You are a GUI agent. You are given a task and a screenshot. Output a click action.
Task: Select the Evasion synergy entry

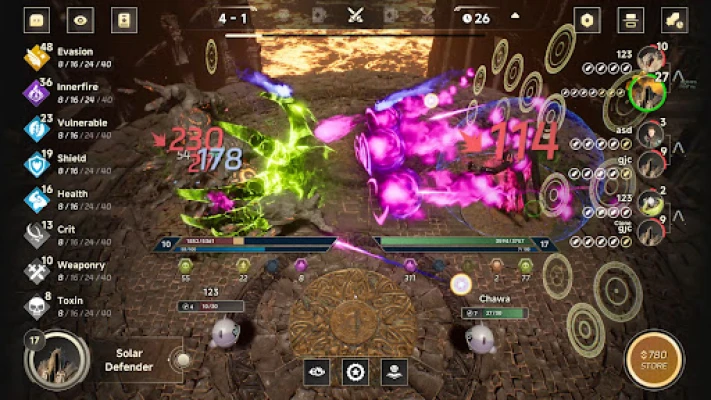[60, 58]
